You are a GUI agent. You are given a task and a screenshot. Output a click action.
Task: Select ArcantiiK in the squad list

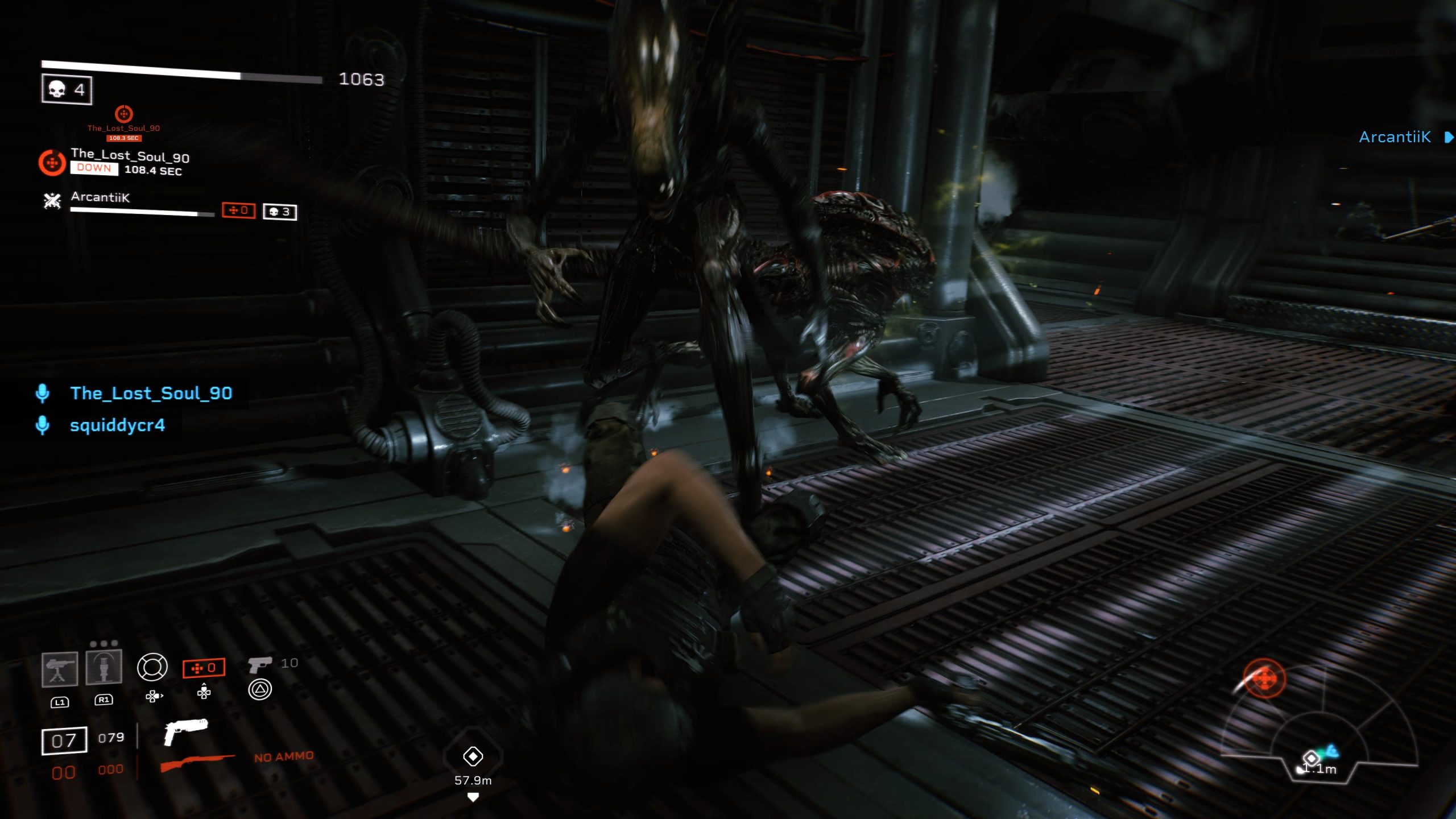[100, 197]
